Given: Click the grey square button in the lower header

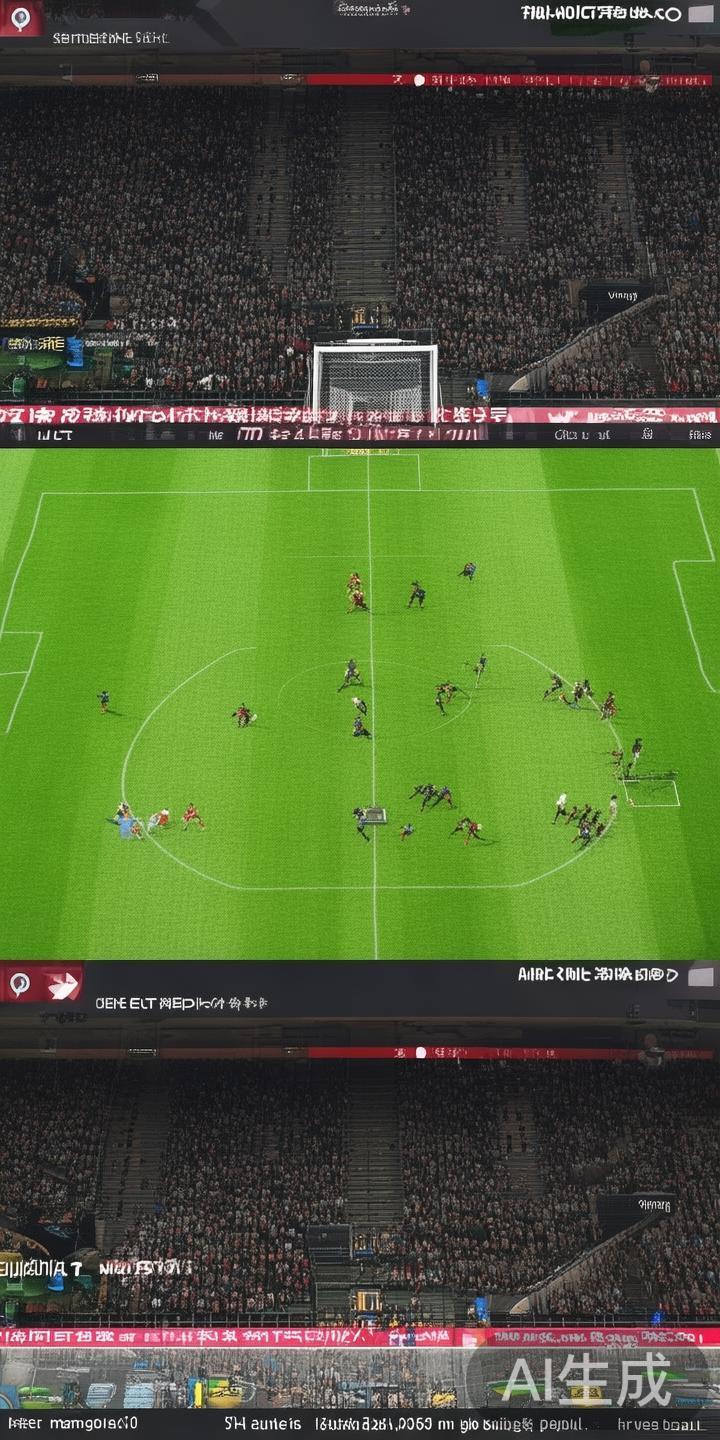Looking at the screenshot, I should coord(701,976).
